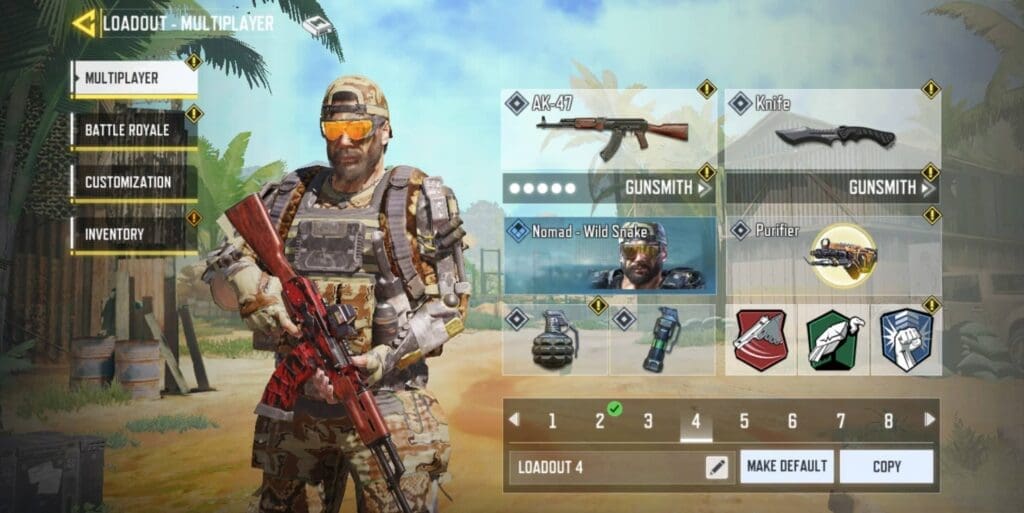Change the frag grenade lethal slot
The width and height of the screenshot is (1024, 513).
(x=555, y=340)
